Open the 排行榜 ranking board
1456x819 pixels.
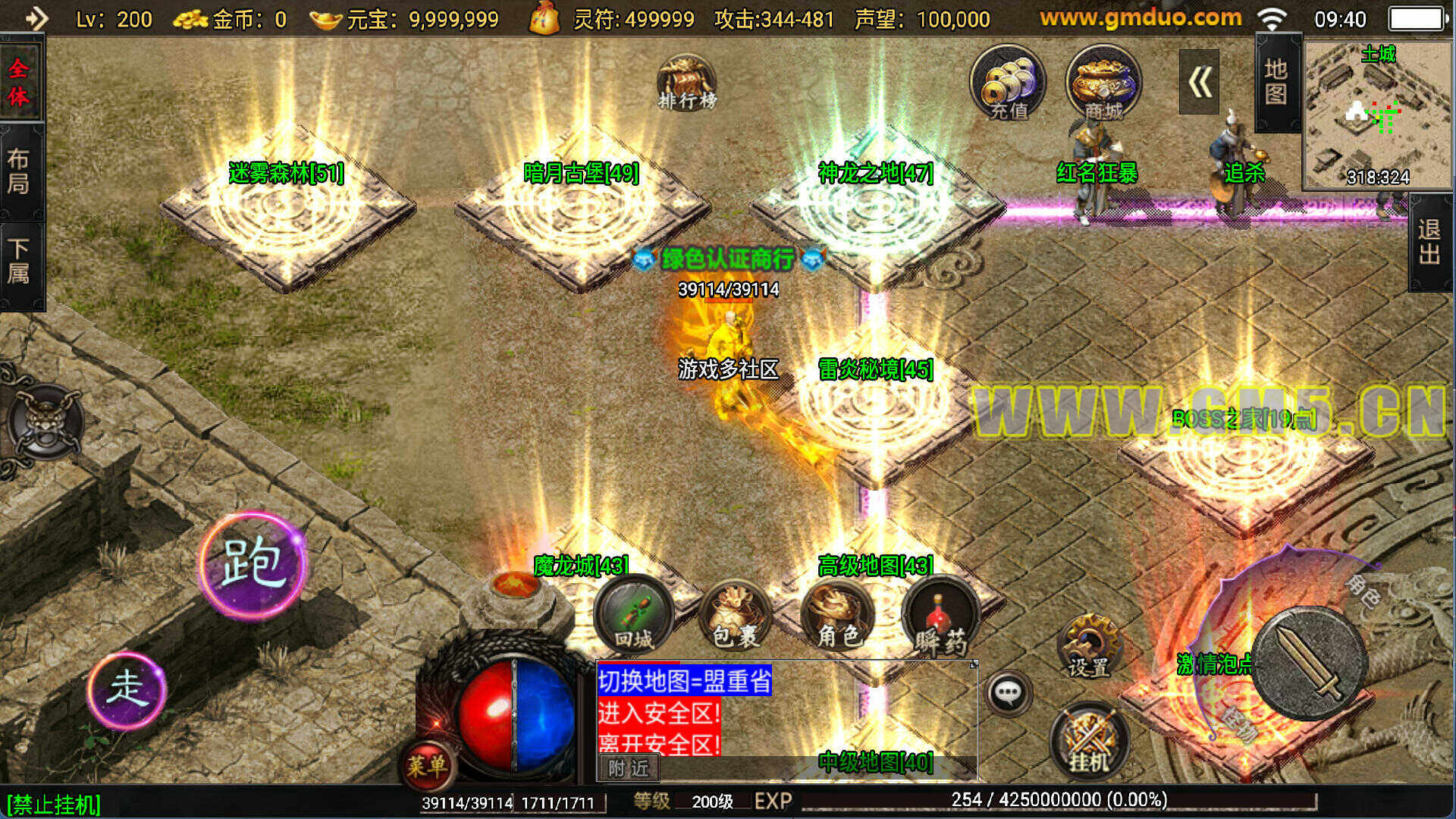coord(686,83)
